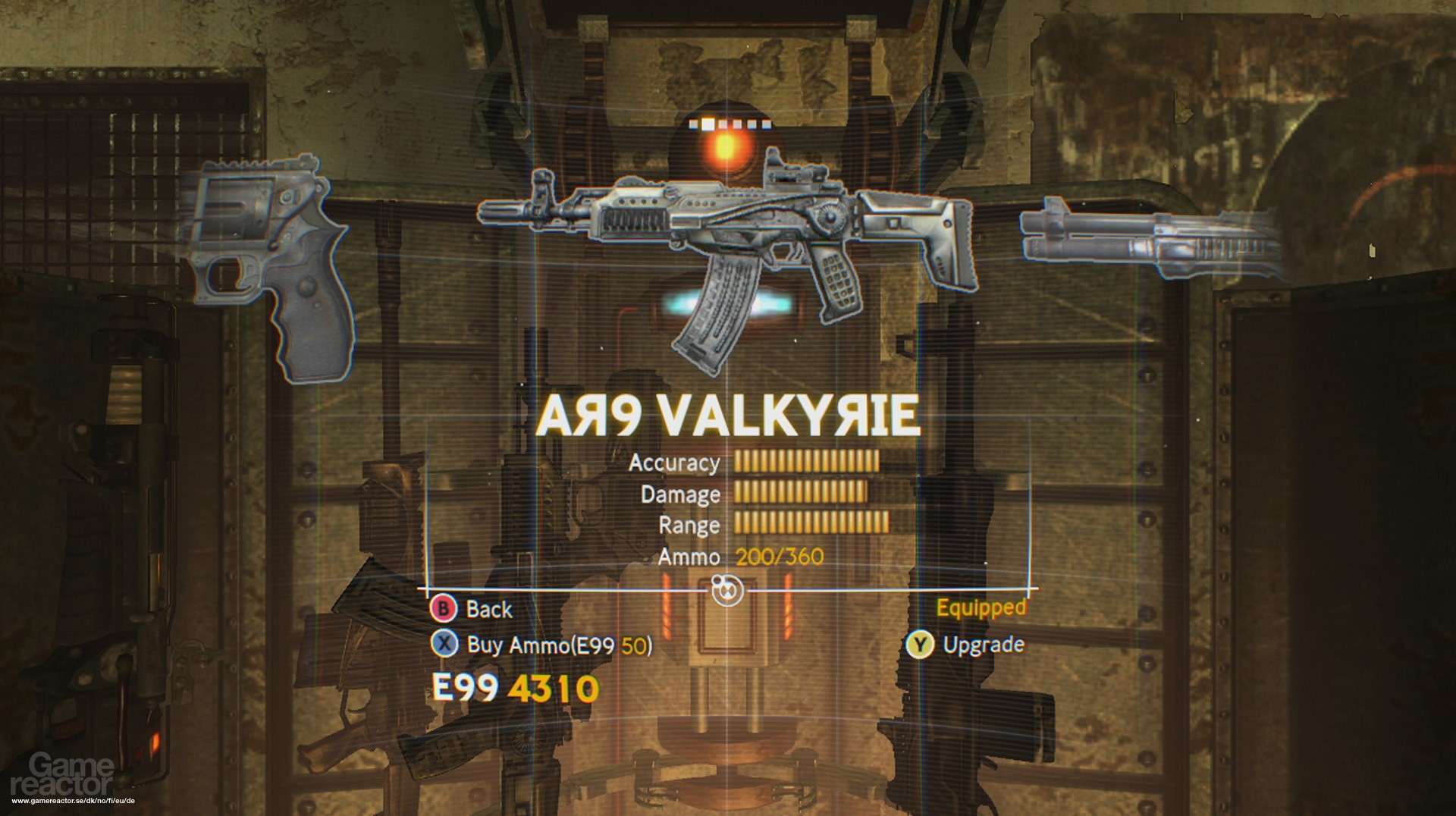This screenshot has height=816, width=1456.
Task: Go back from the weapon locker
Action: click(x=472, y=609)
